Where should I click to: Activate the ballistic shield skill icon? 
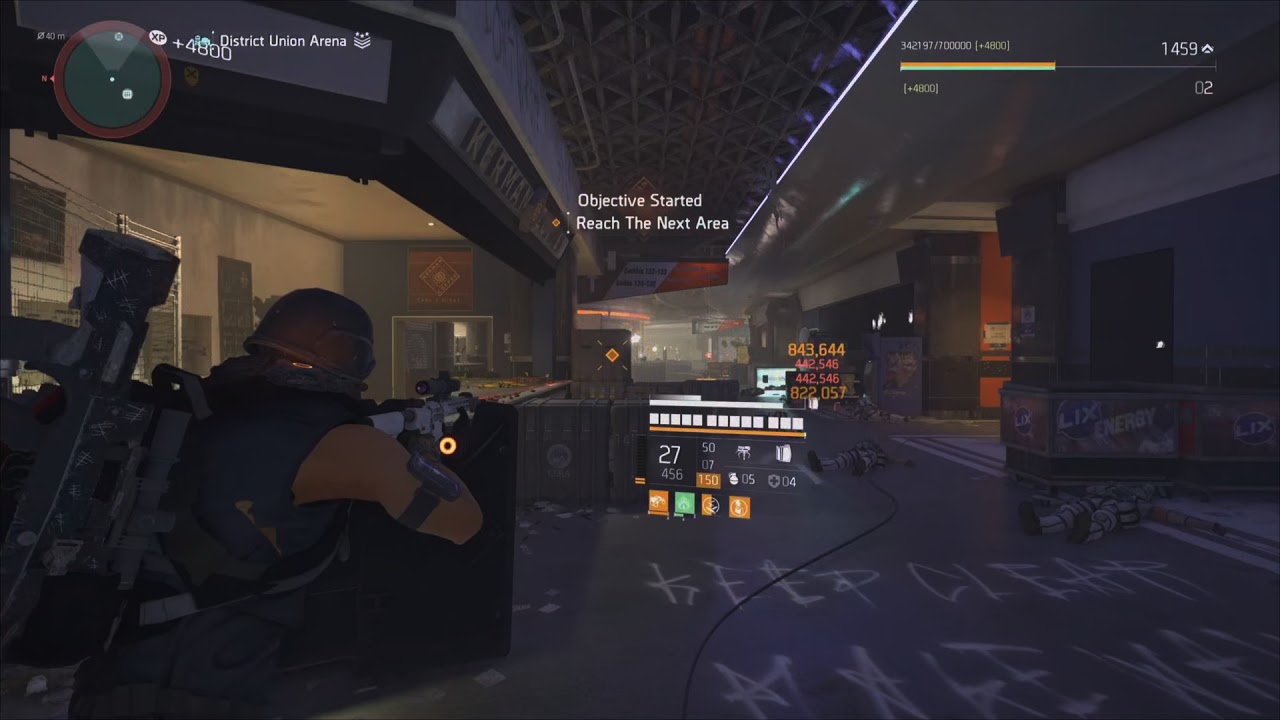click(x=783, y=453)
